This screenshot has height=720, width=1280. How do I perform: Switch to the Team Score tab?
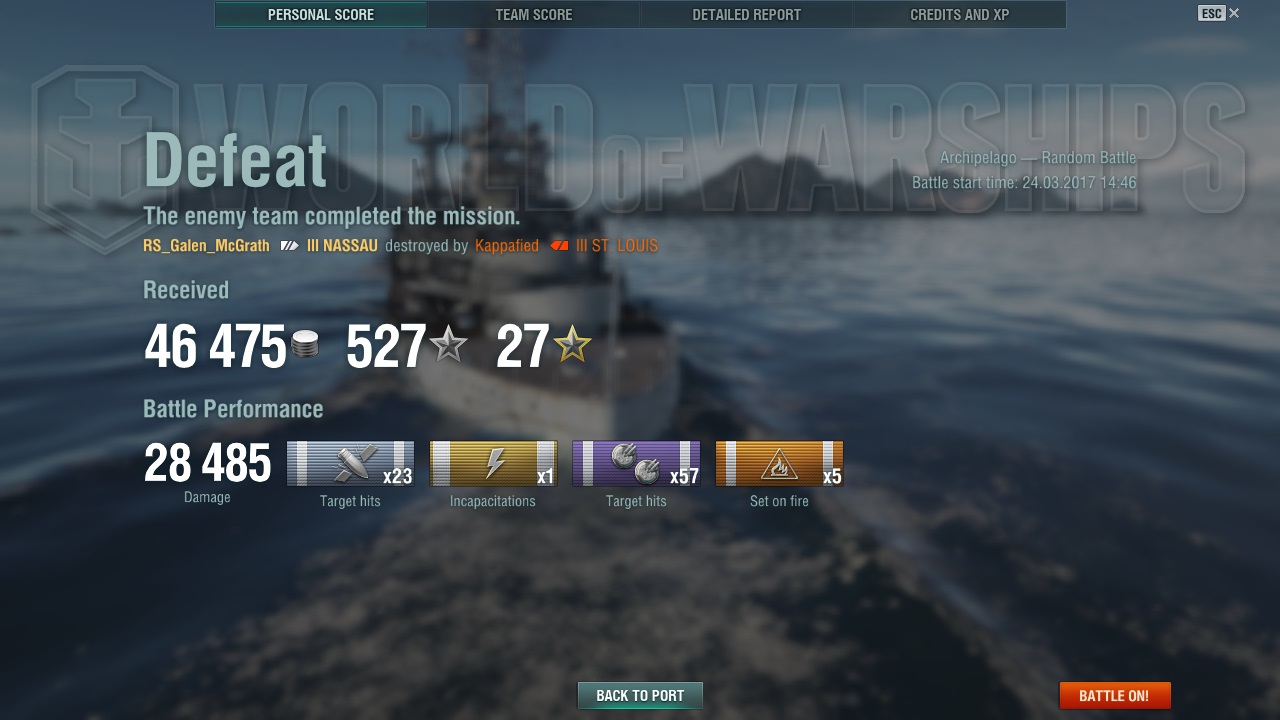[x=534, y=15]
